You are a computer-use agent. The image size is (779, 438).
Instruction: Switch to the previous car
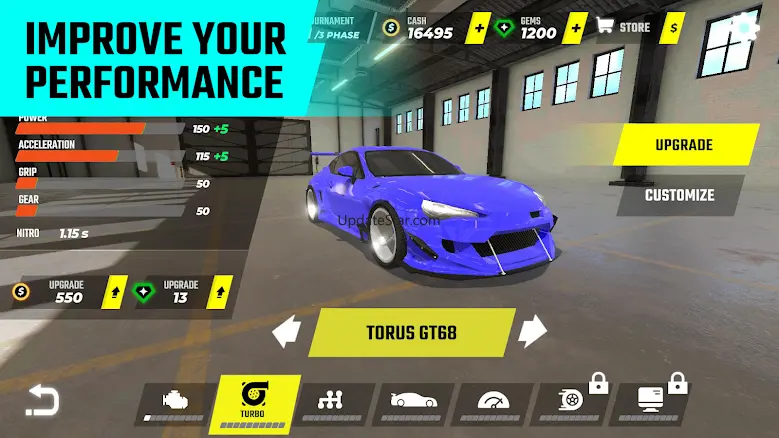point(287,330)
